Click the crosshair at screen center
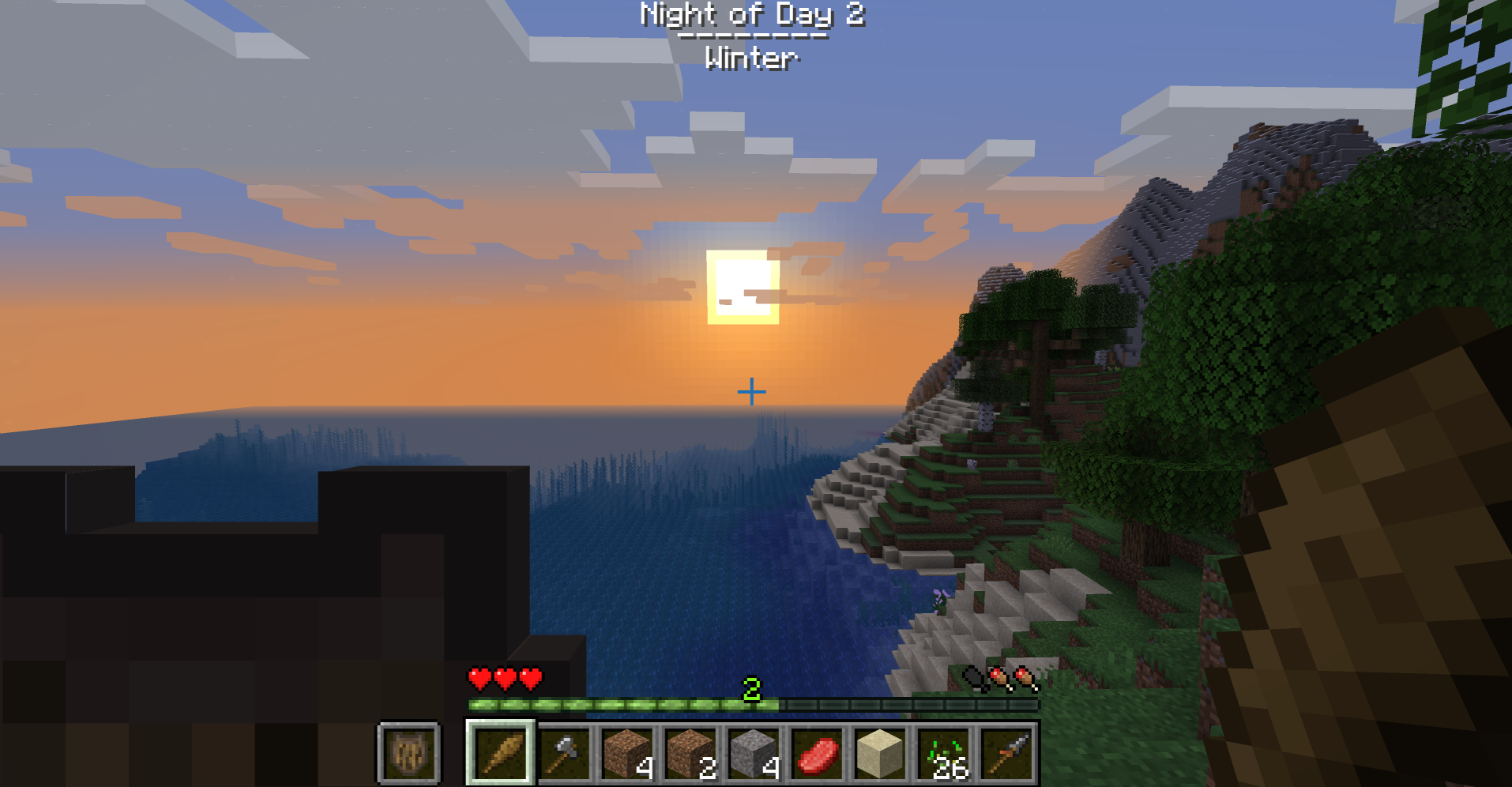This screenshot has height=787, width=1512. click(750, 390)
